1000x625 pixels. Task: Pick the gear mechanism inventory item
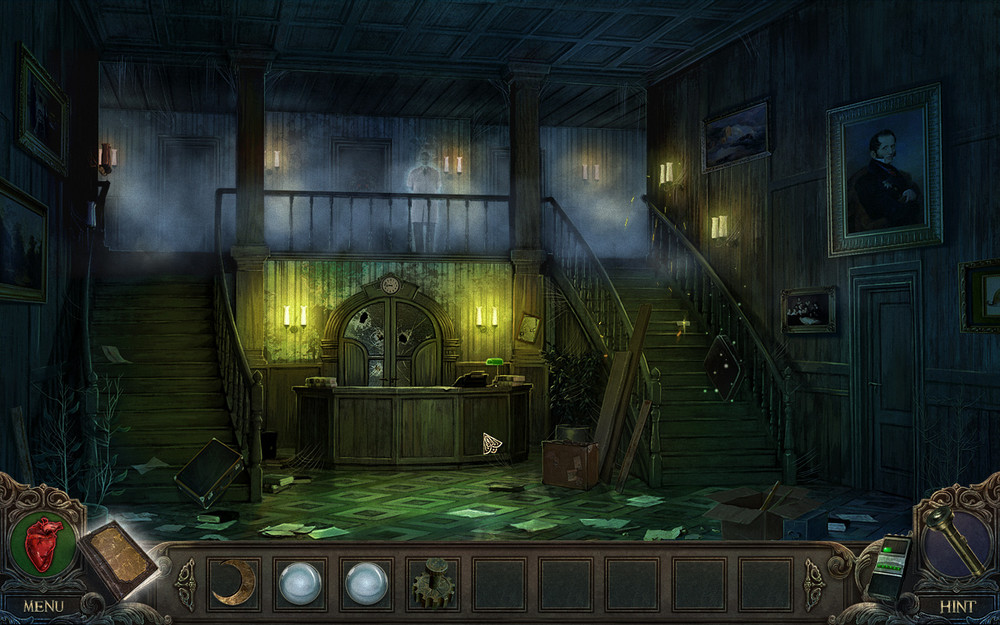433,583
